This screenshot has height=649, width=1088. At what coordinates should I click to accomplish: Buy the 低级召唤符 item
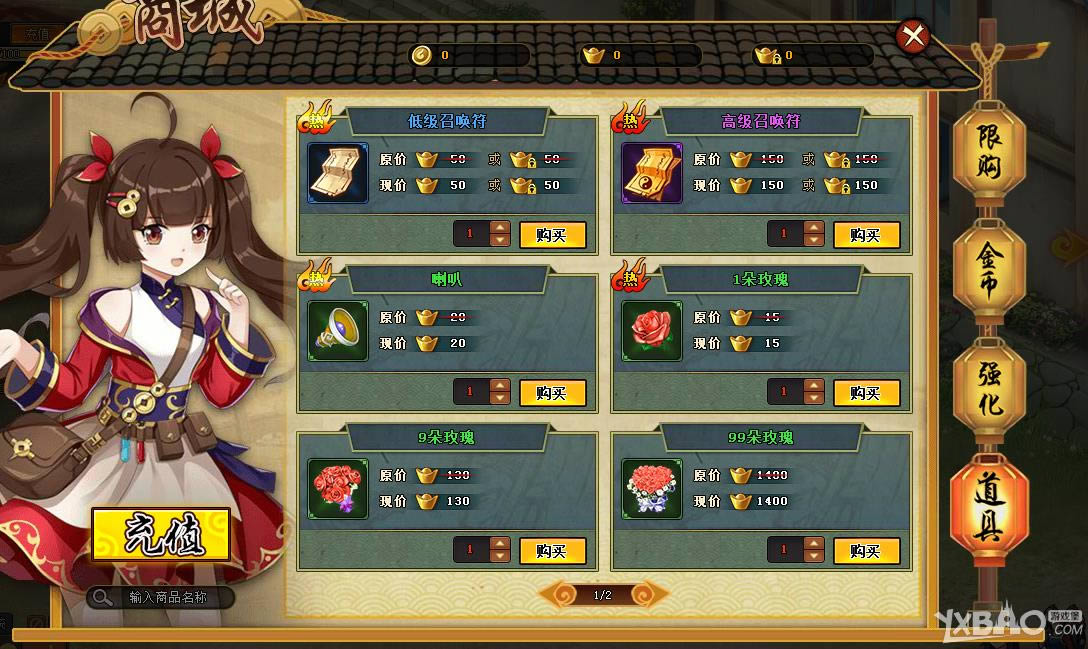point(552,235)
